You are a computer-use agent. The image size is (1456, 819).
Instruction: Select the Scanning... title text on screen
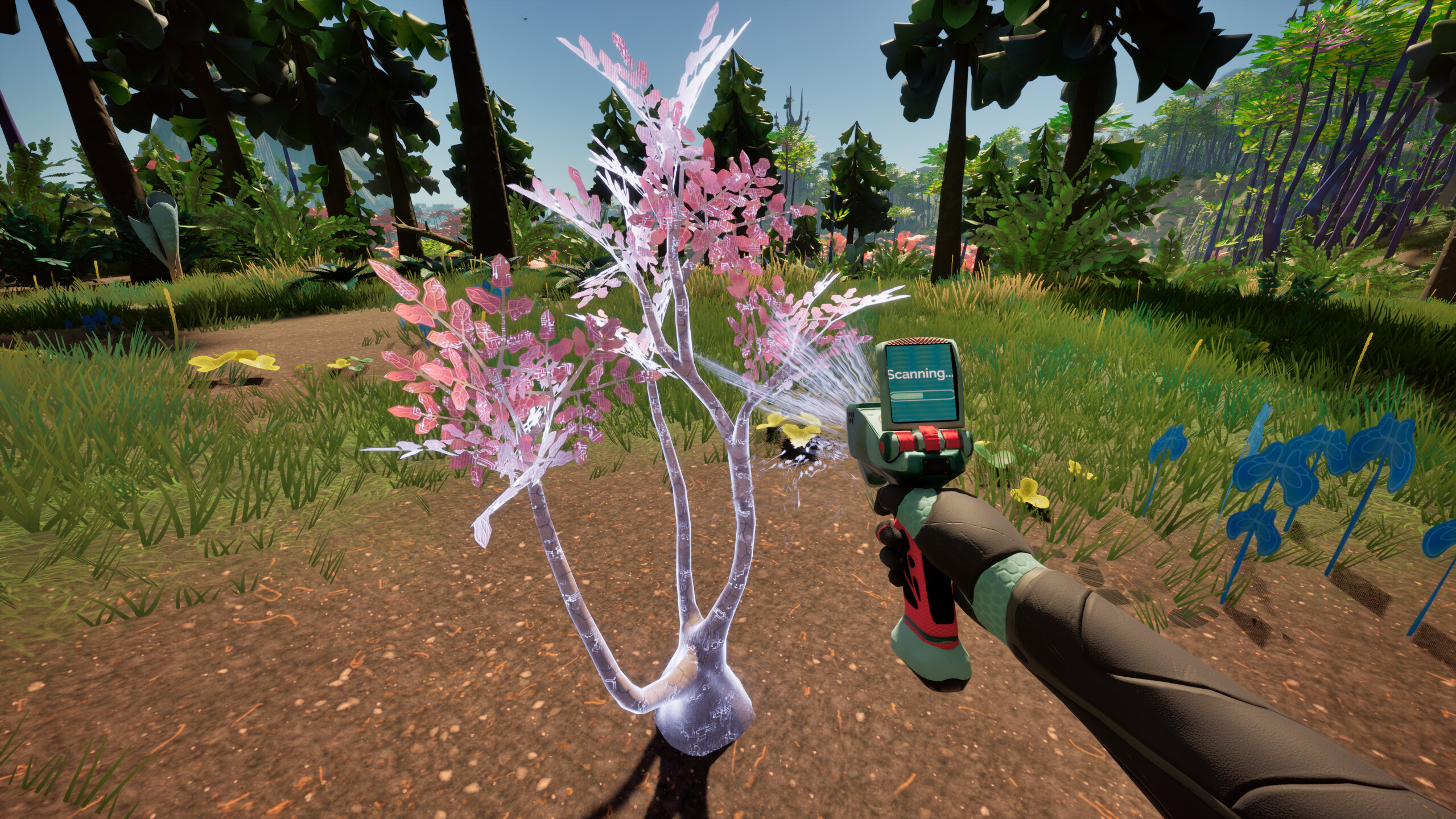pyautogui.click(x=920, y=373)
